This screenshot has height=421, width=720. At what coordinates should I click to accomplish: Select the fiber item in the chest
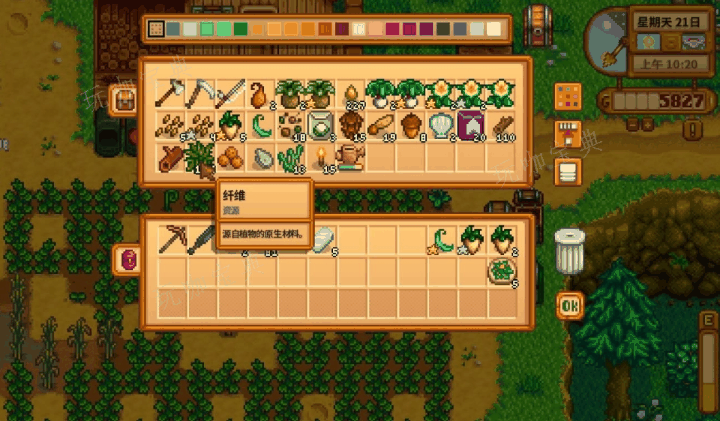tap(201, 157)
